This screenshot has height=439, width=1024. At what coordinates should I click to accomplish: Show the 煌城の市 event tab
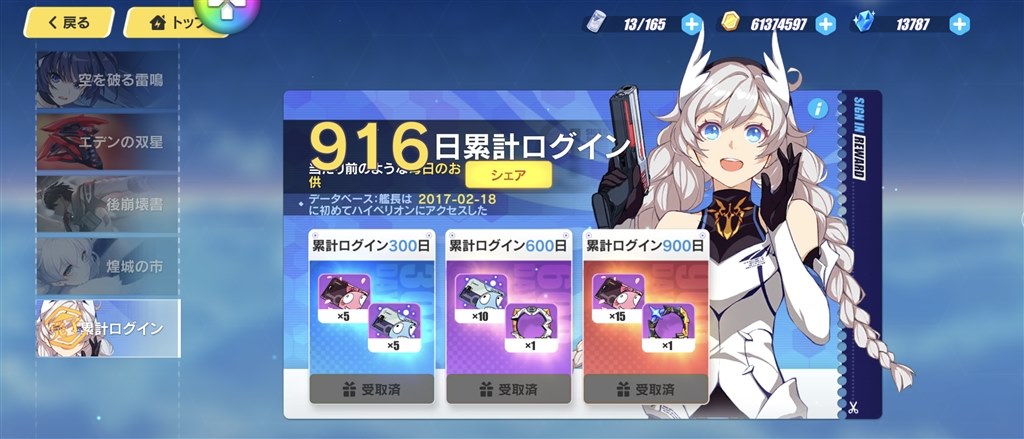tap(108, 265)
